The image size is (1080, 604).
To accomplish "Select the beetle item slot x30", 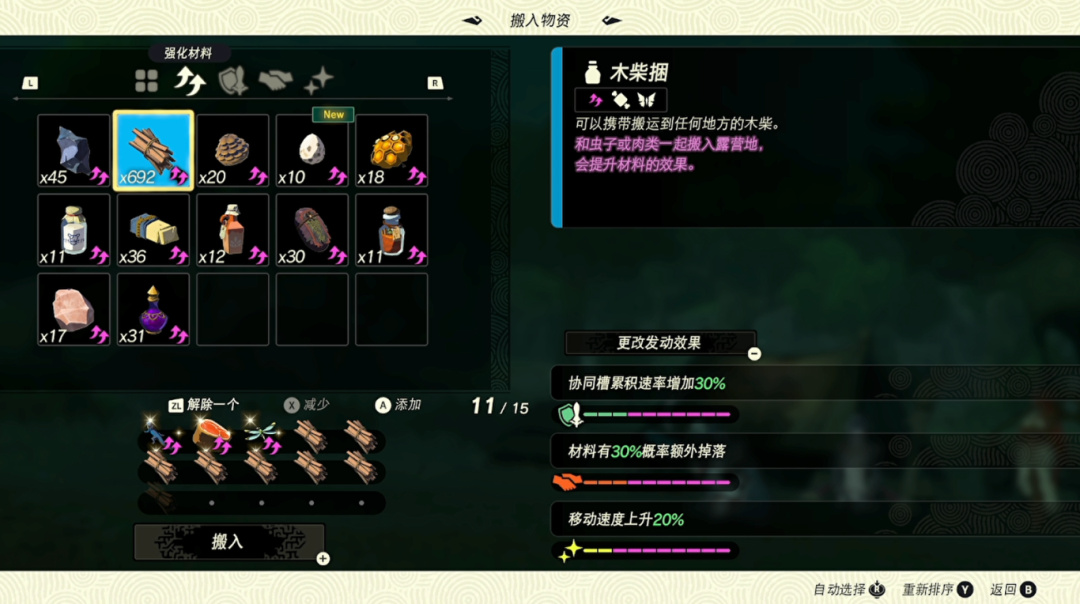I will [312, 229].
